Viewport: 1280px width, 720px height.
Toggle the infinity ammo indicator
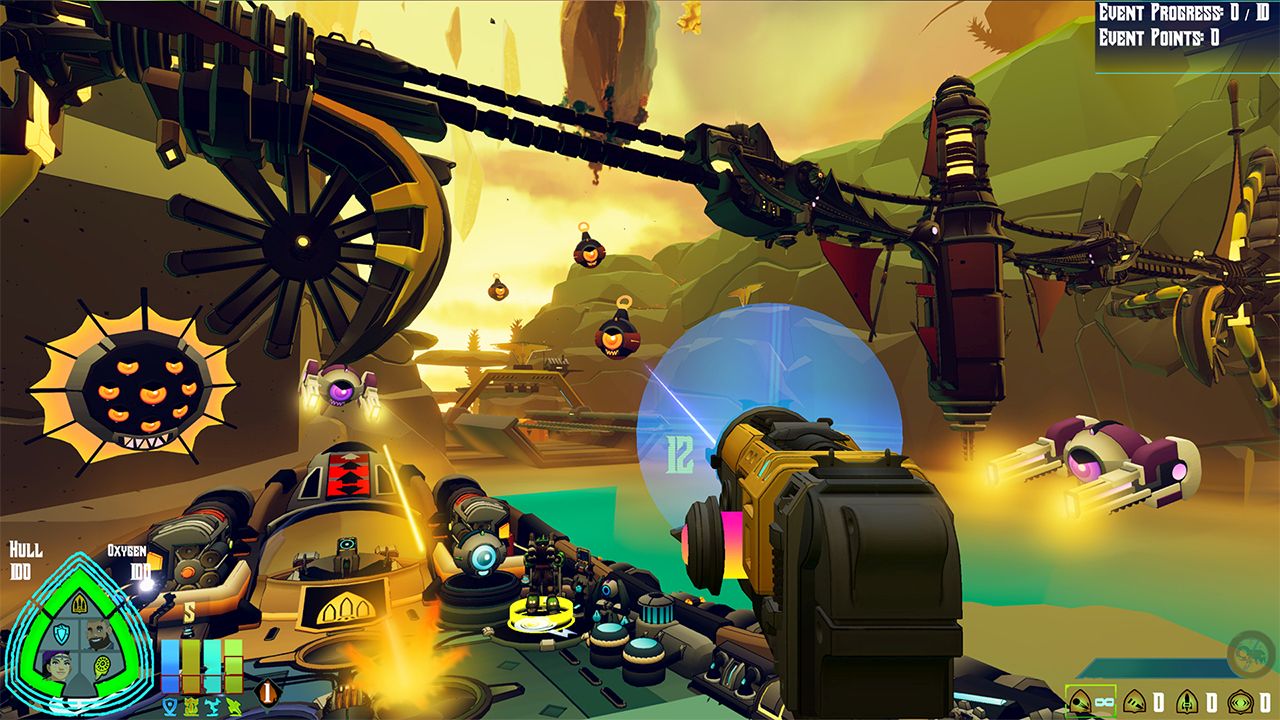(x=1104, y=702)
